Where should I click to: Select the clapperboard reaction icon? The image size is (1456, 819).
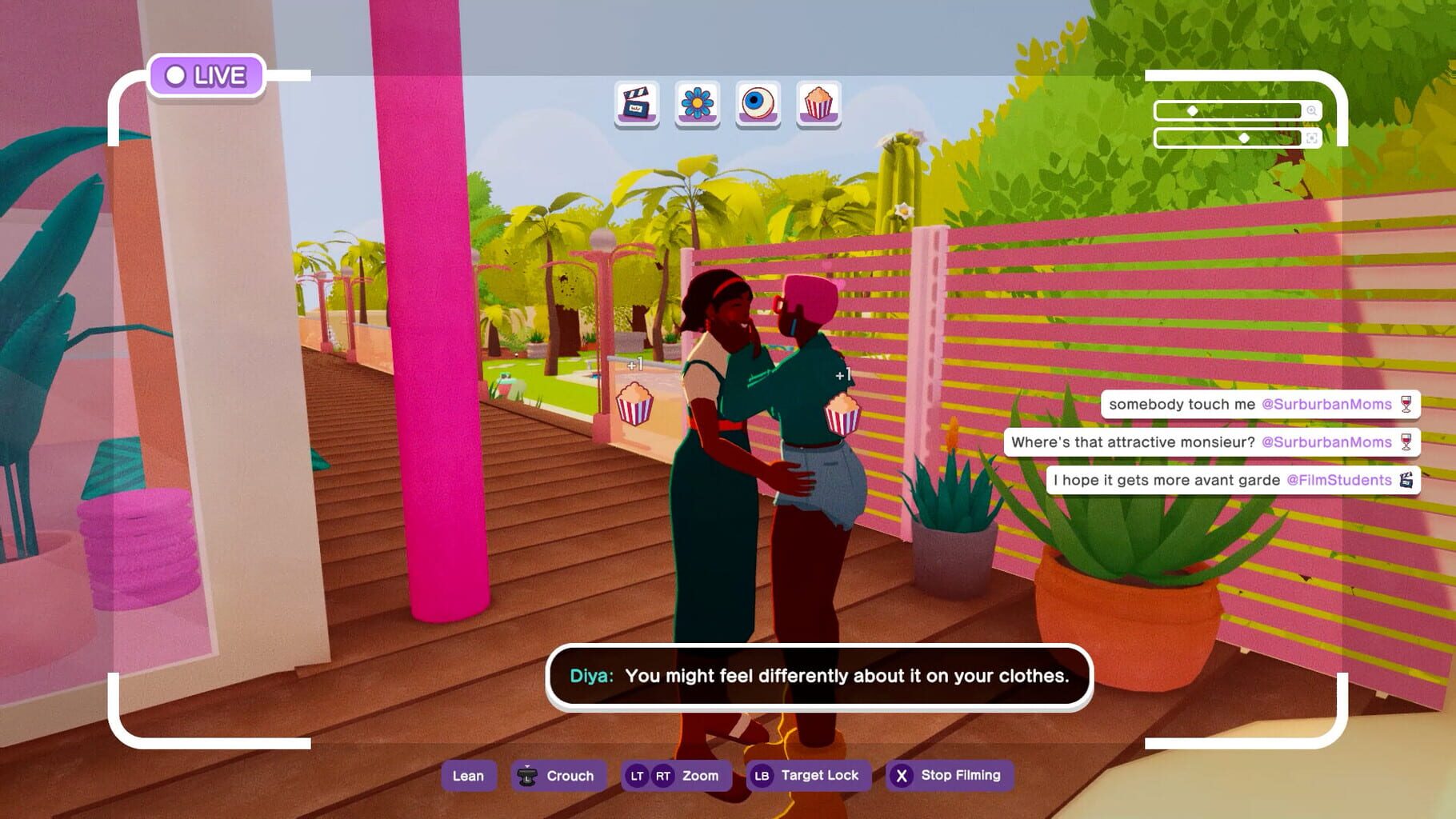click(x=636, y=104)
